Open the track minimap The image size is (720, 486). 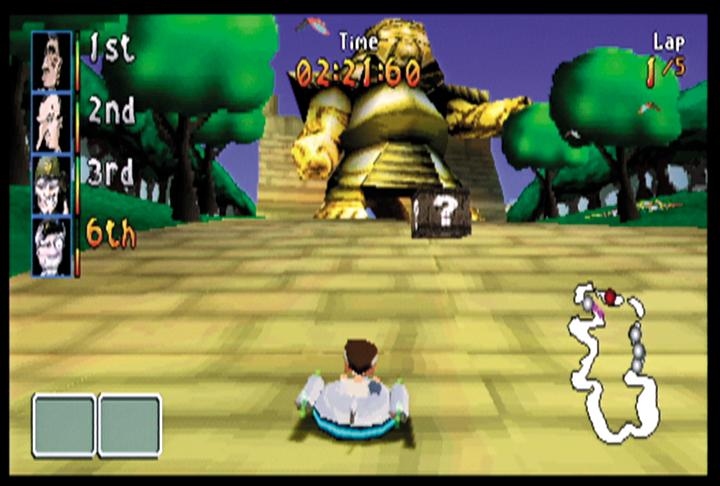point(611,362)
